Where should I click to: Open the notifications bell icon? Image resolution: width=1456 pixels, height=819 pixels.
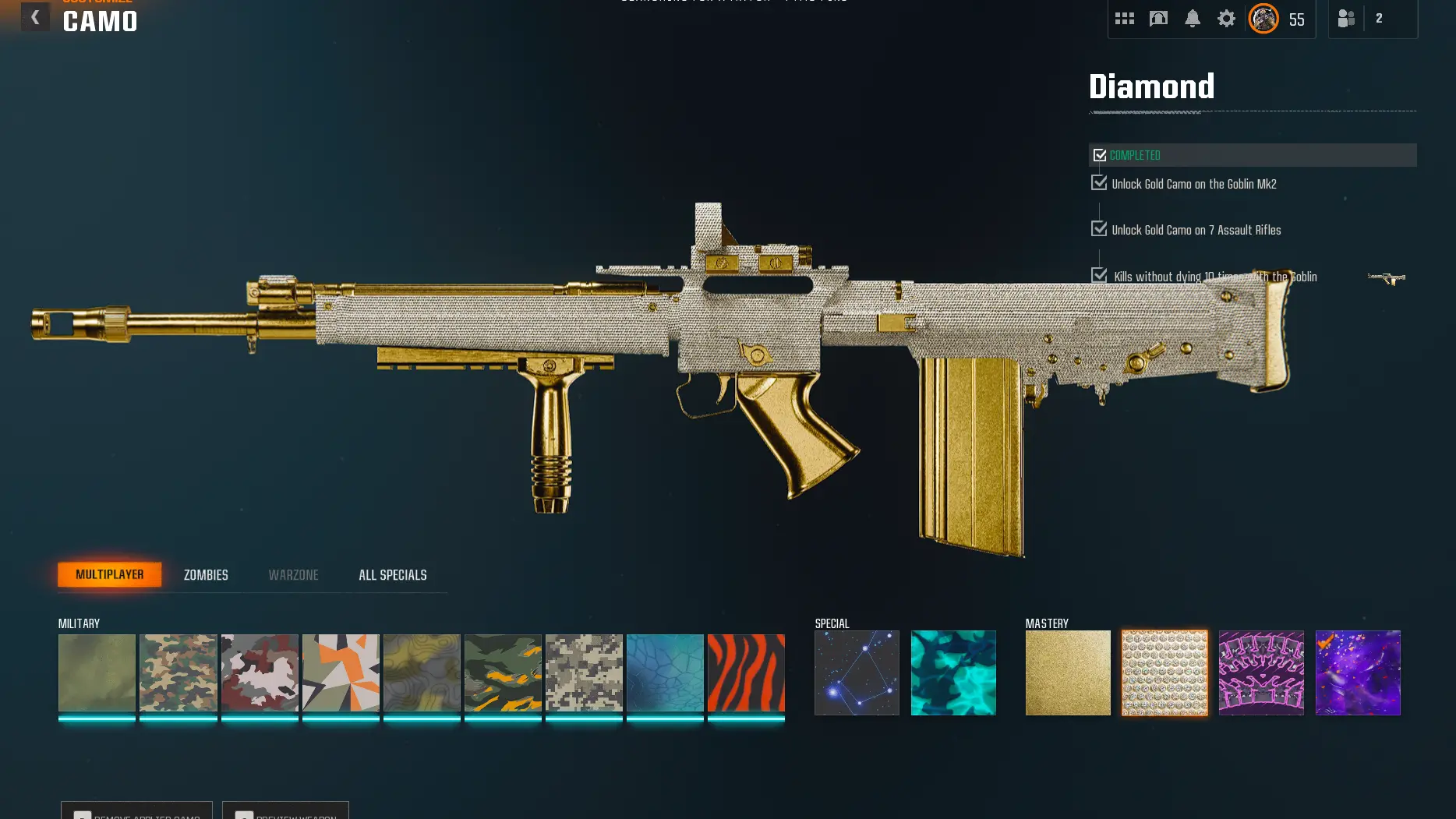click(1192, 17)
